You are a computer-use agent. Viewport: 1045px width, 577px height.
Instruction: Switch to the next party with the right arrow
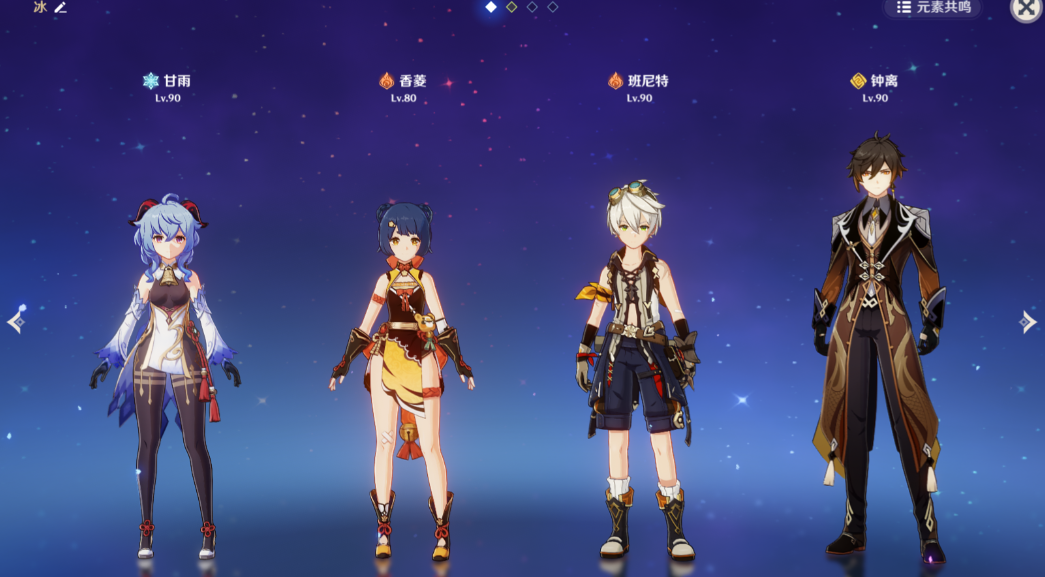1028,321
